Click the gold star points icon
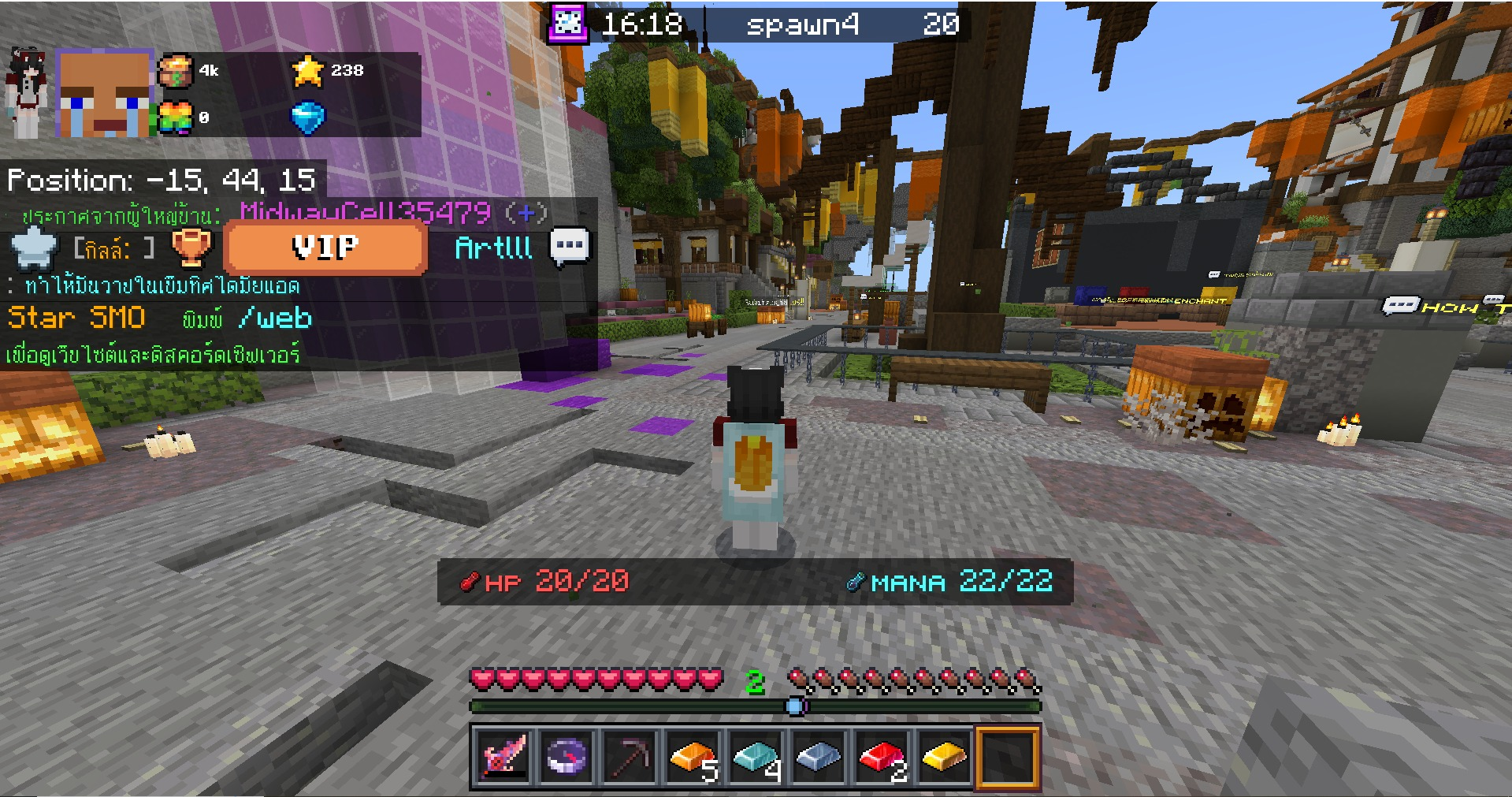The image size is (1512, 797). click(307, 71)
